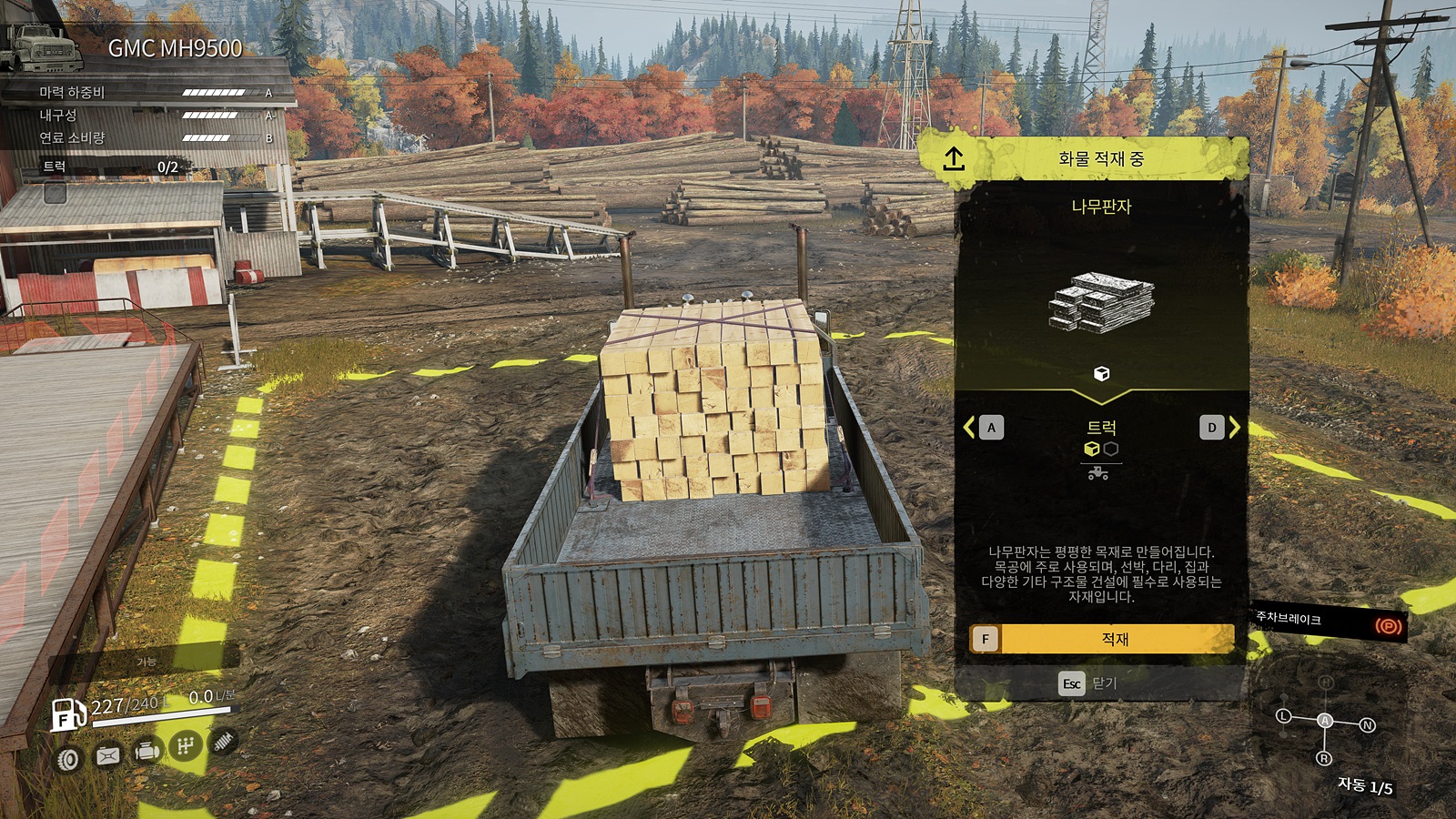
Task: Click the engine status icon
Action: [147, 751]
